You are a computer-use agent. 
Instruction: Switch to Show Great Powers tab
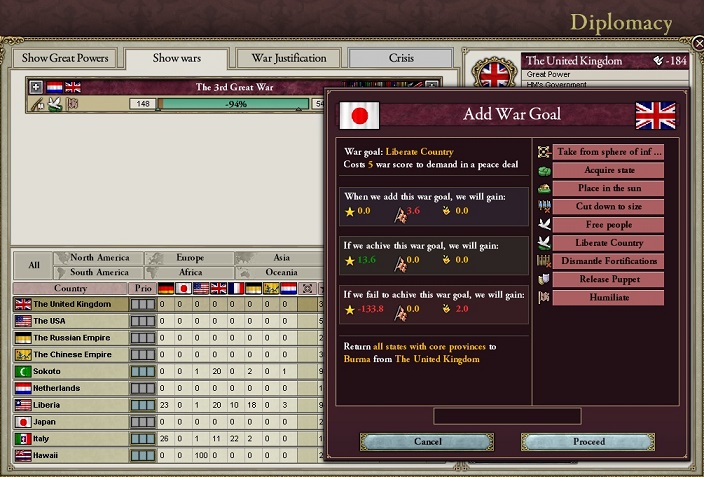[65, 58]
